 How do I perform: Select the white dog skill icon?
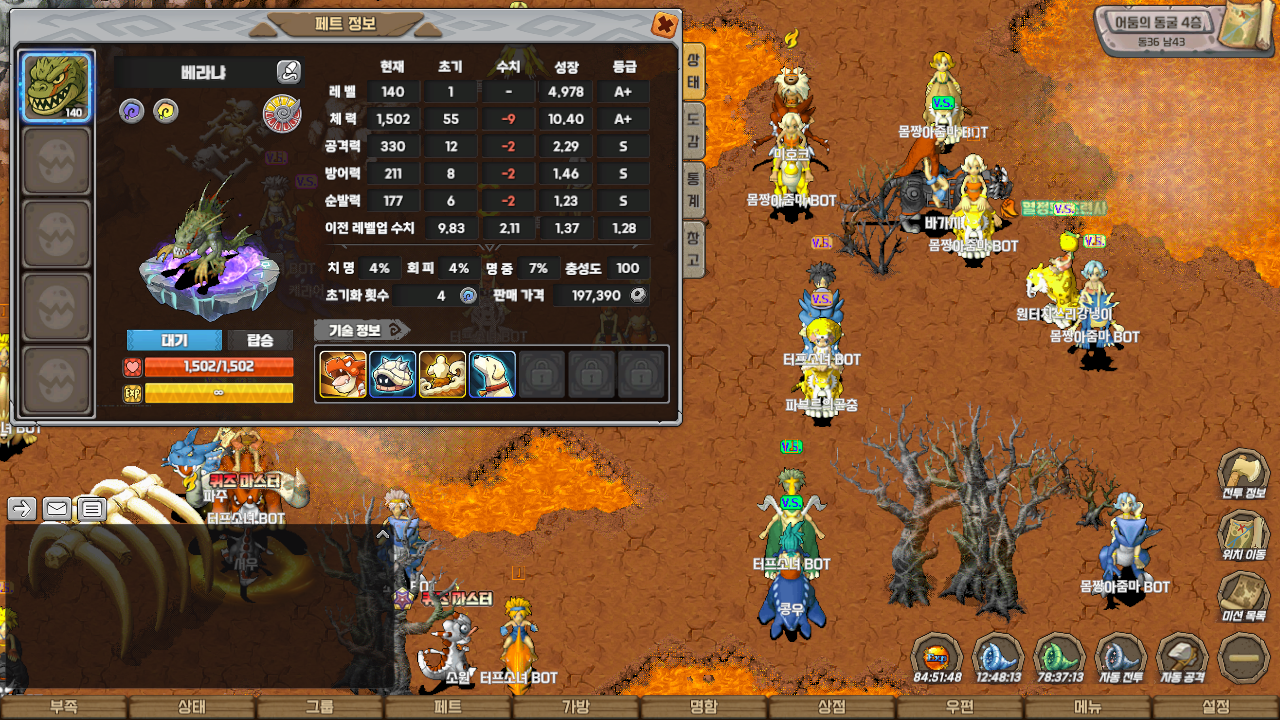pyautogui.click(x=492, y=375)
